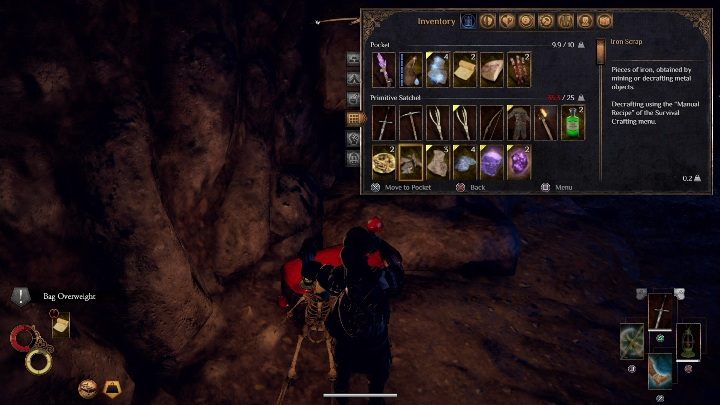This screenshot has height=405, width=720.
Task: Select the lantern in the quick equipment wheel
Action: [688, 340]
